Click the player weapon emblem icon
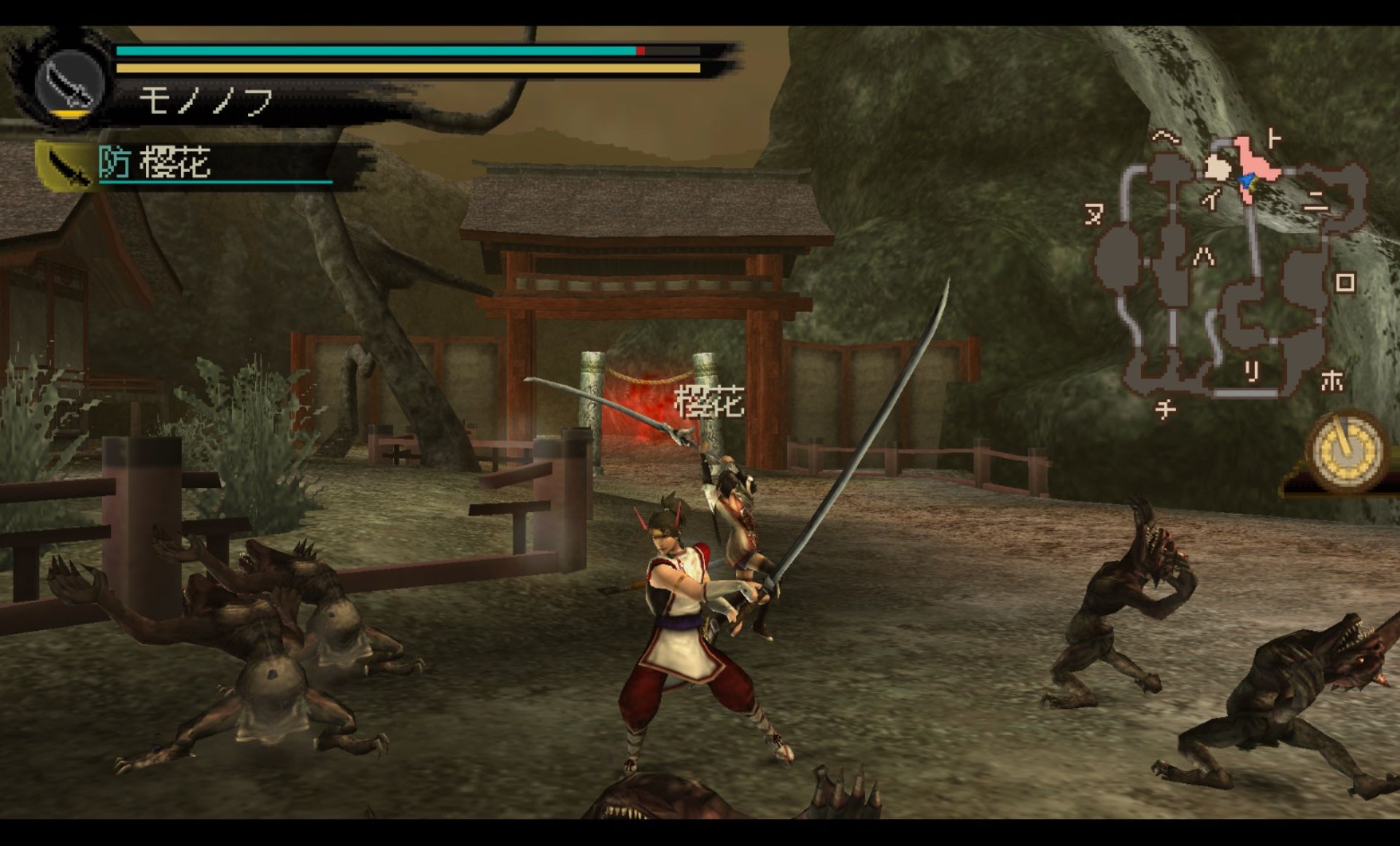The height and width of the screenshot is (846, 1400). (69, 82)
